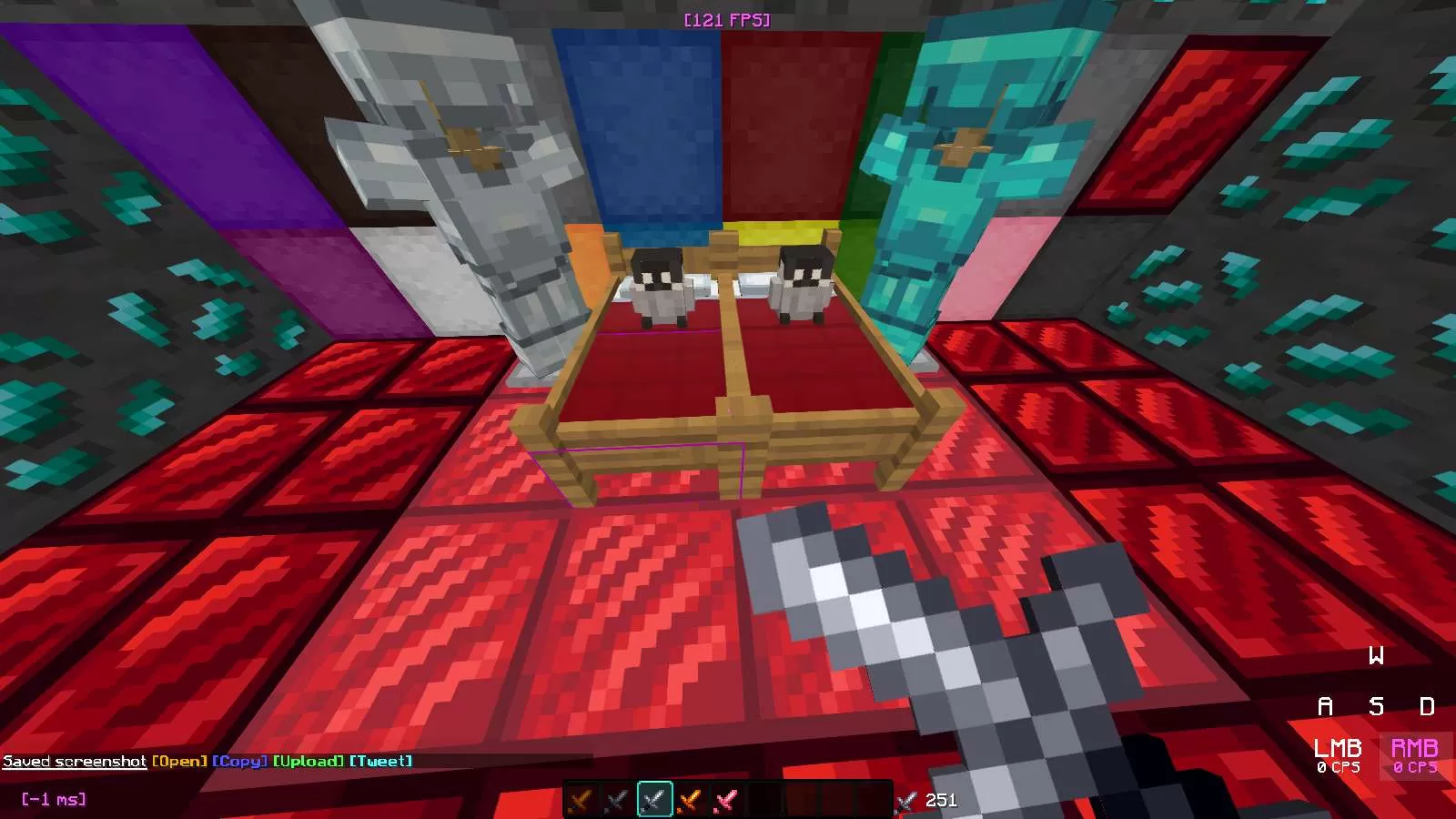Click the [121 FPS] counter at the top

pos(728,17)
